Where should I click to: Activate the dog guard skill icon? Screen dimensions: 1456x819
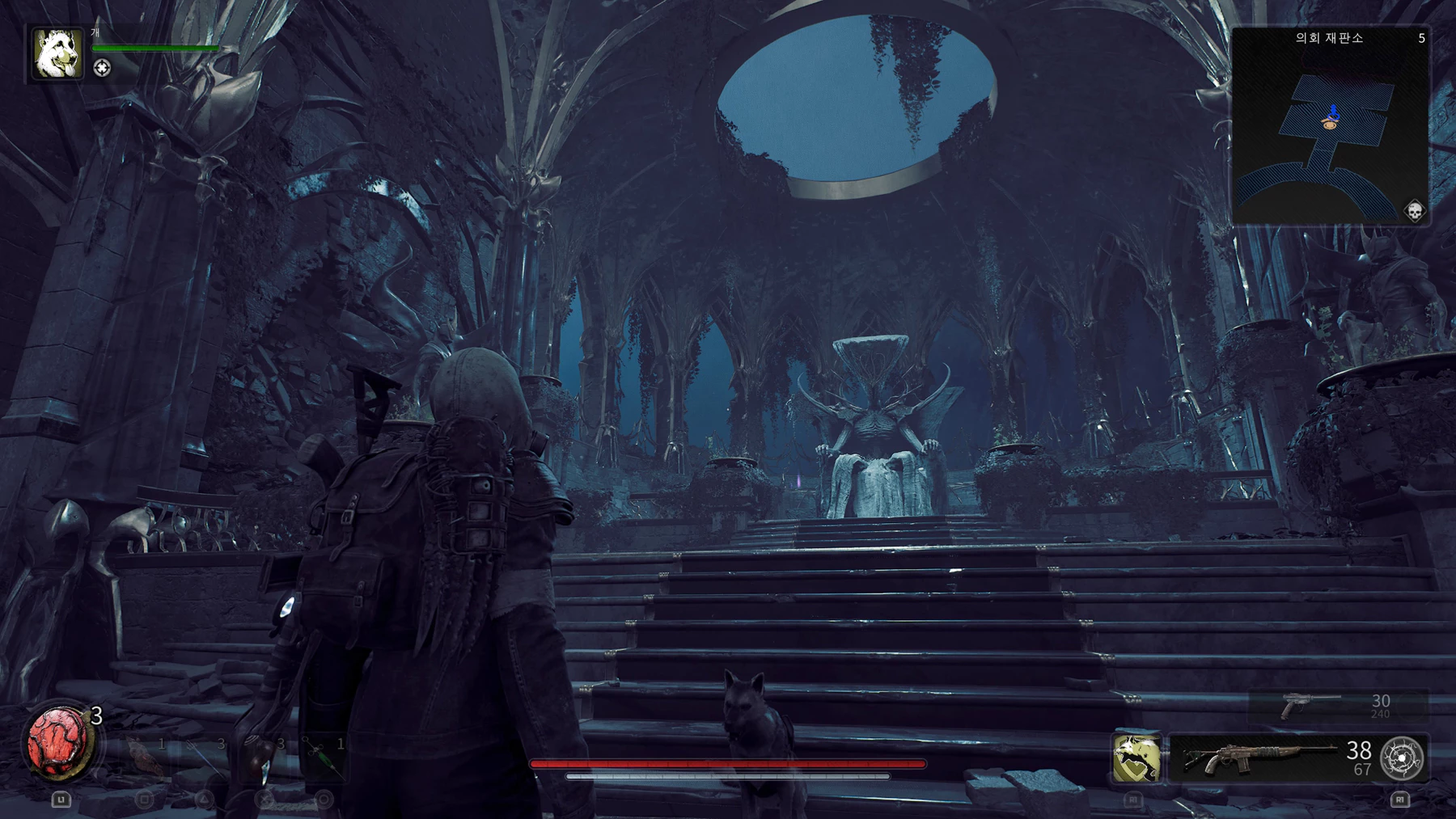1136,758
